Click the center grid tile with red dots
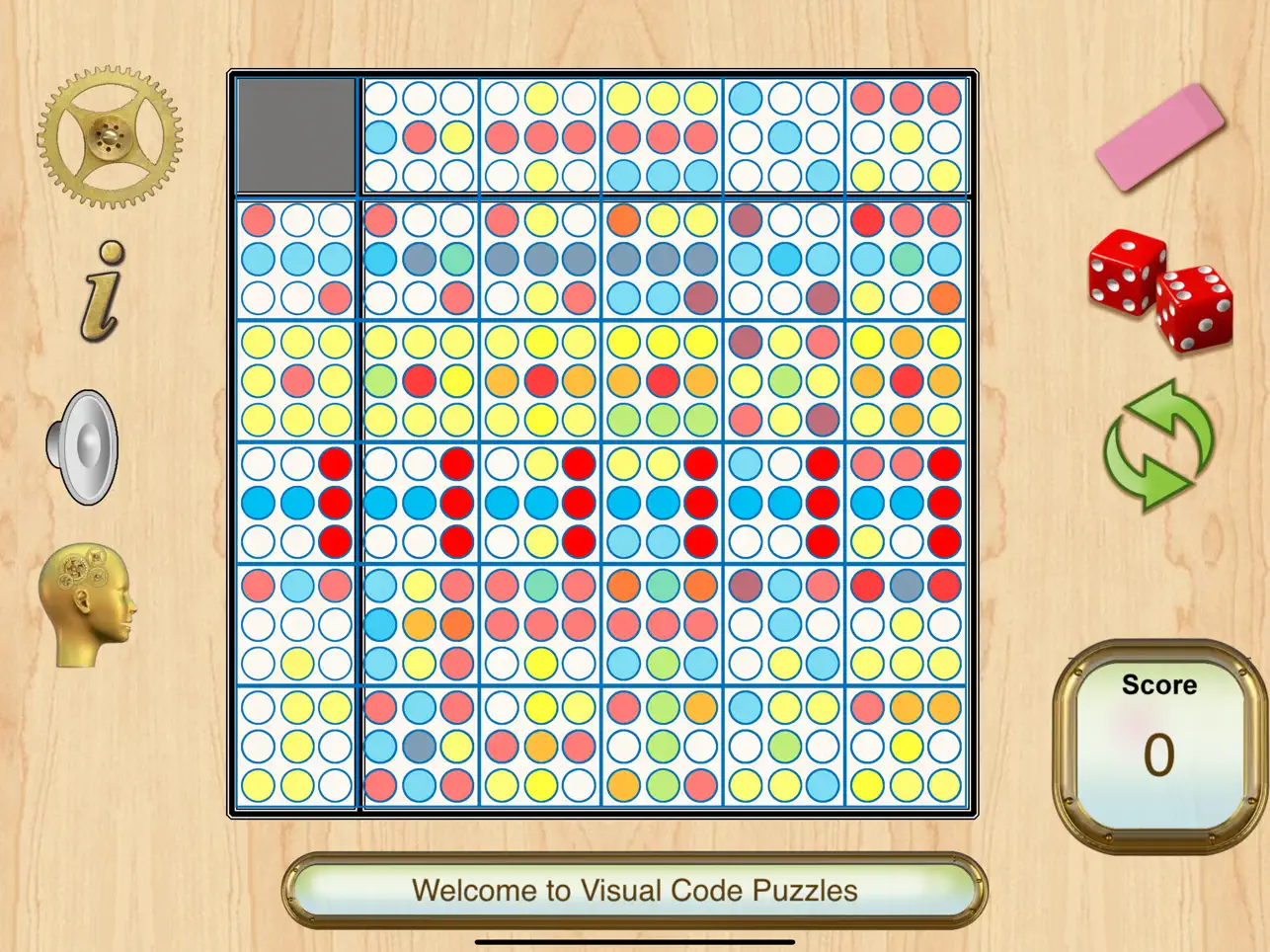The image size is (1270, 952). pos(663,501)
